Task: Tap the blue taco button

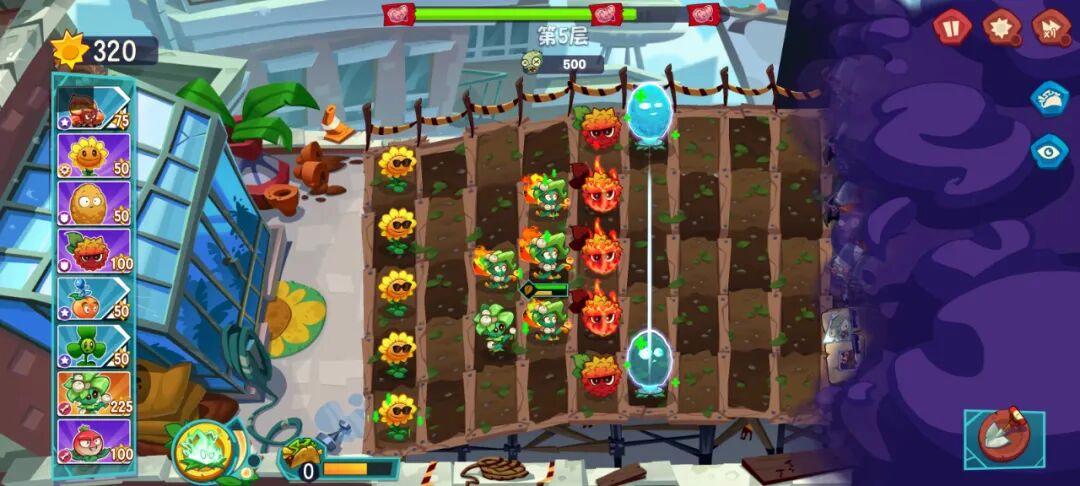Action: [1050, 99]
